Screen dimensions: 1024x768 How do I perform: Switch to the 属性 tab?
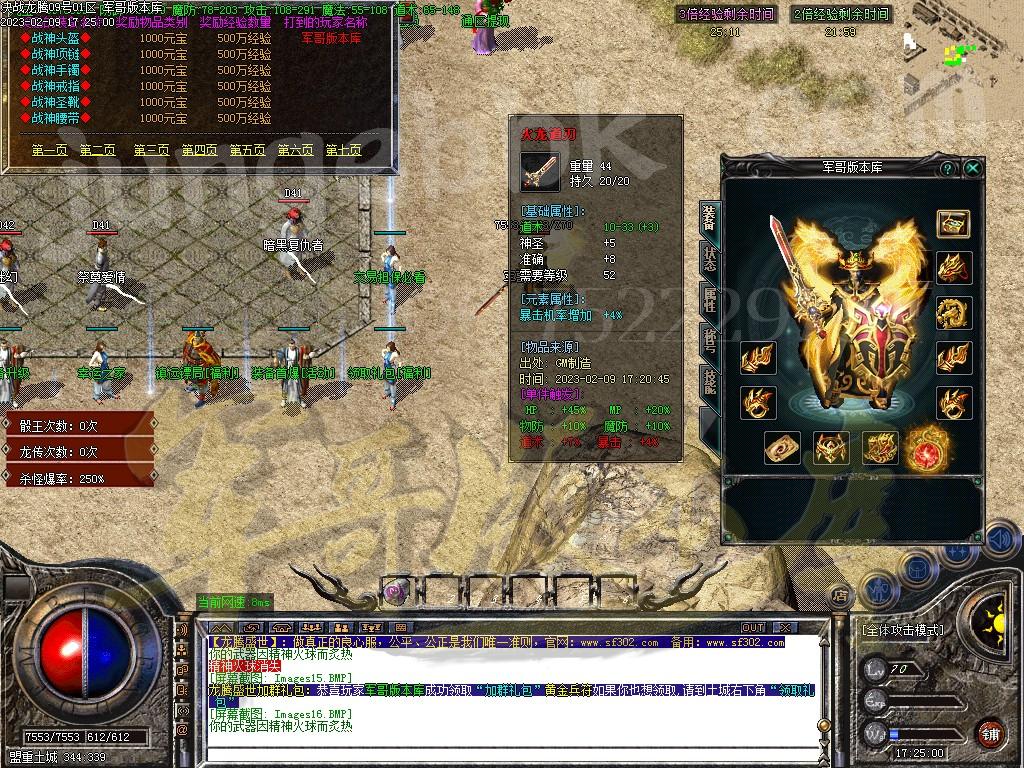(709, 299)
